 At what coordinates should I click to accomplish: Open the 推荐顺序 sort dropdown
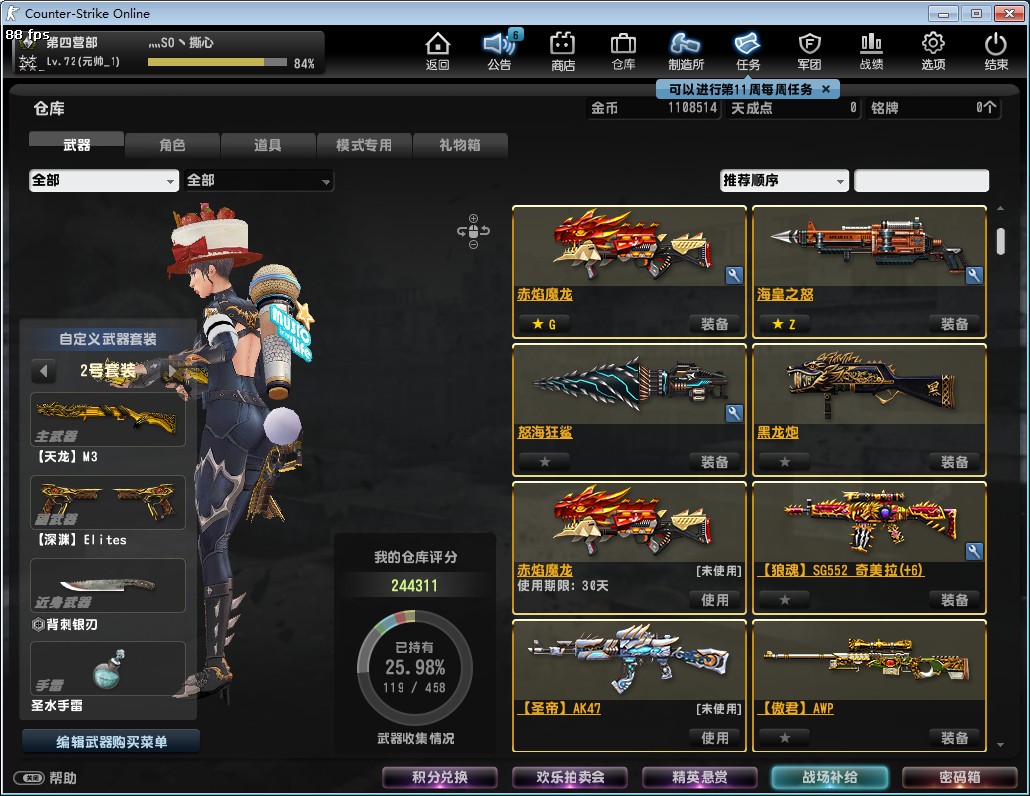pos(784,181)
